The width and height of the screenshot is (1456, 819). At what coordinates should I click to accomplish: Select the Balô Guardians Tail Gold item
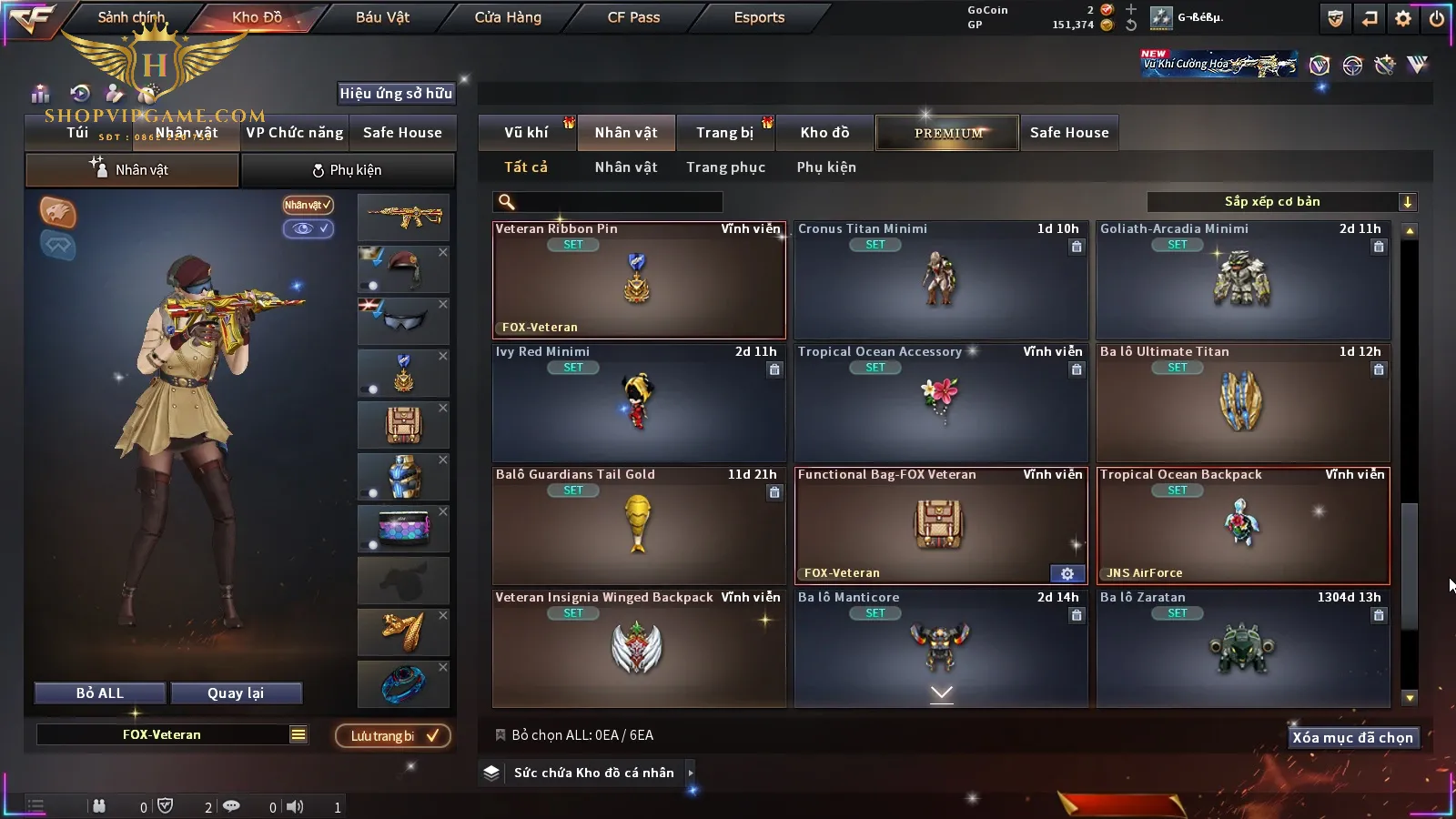click(638, 525)
